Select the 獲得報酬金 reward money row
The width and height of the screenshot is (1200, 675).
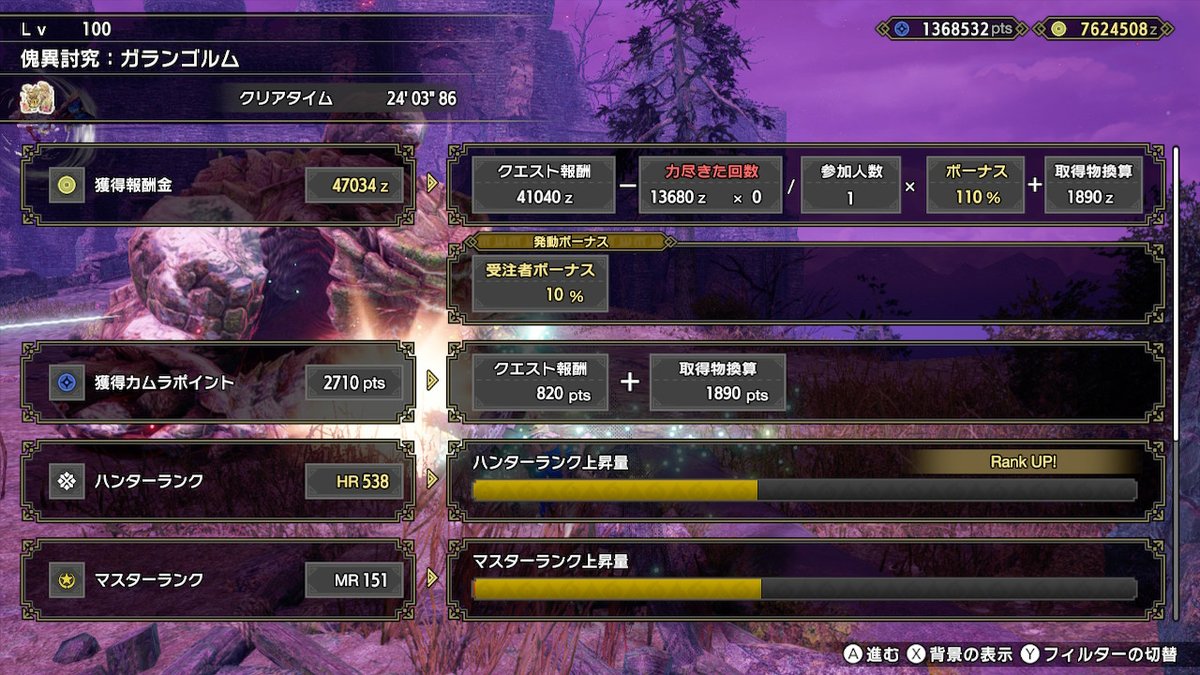217,185
